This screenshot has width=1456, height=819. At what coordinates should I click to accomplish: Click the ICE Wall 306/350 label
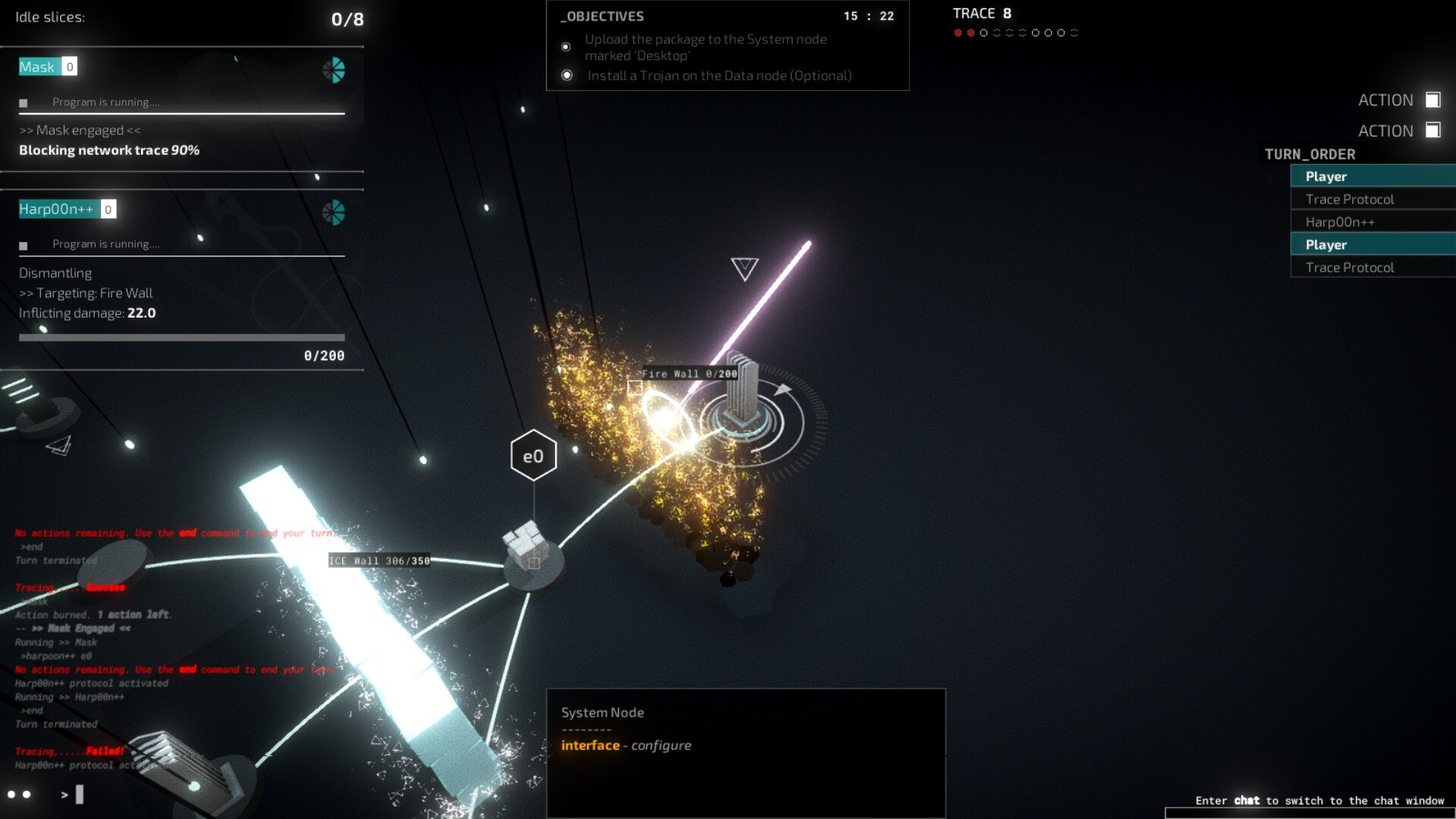pyautogui.click(x=379, y=561)
